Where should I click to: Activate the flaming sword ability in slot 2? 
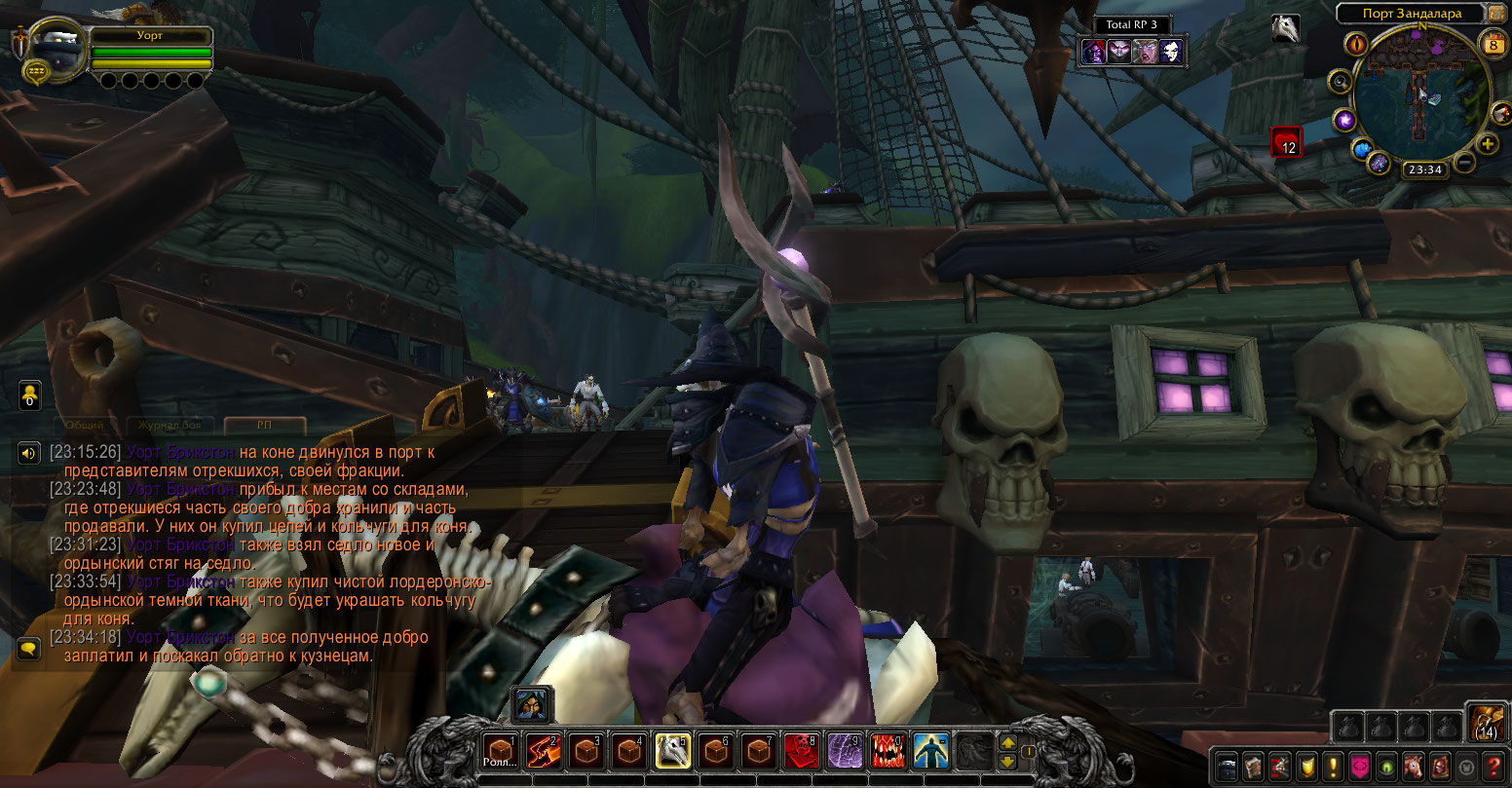coord(543,750)
